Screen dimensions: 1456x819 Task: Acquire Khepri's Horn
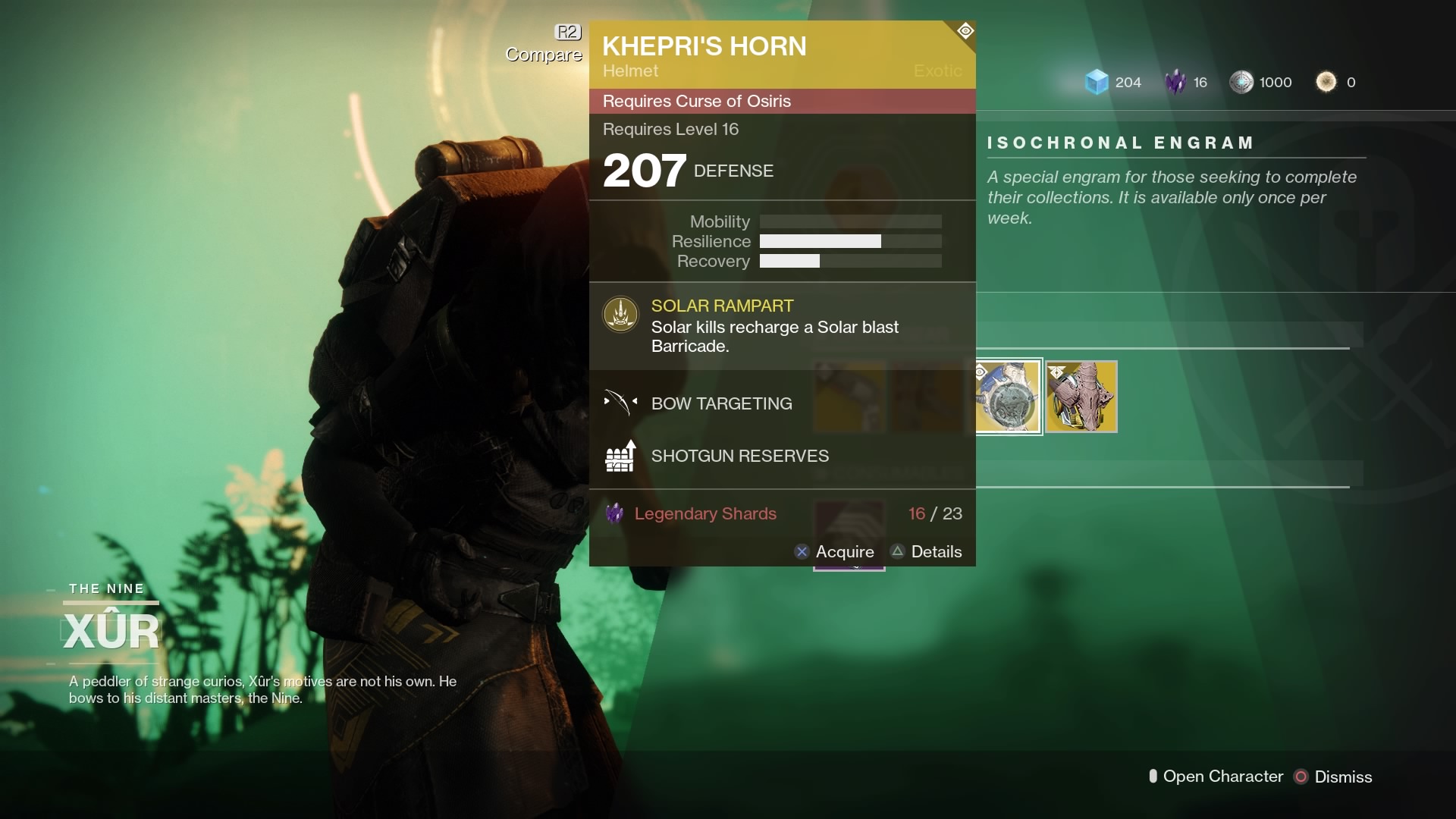tap(834, 552)
